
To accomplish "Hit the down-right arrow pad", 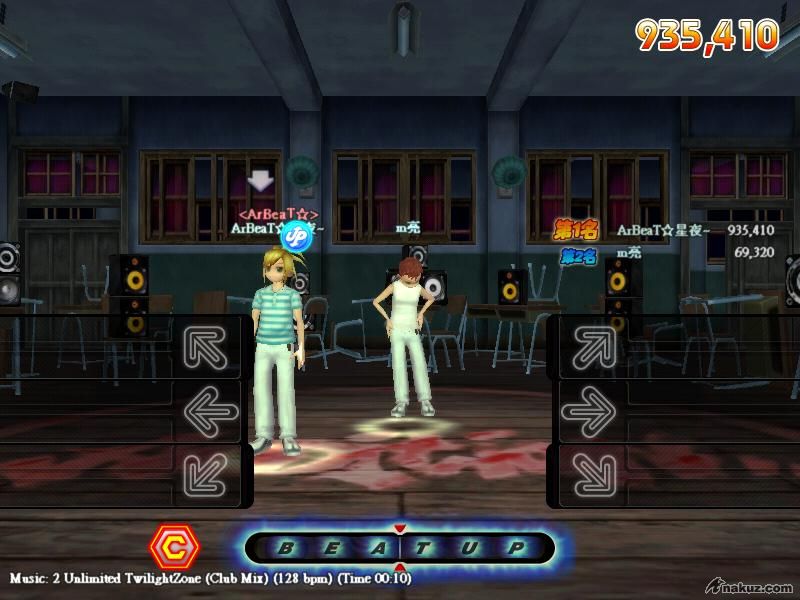I will point(594,473).
